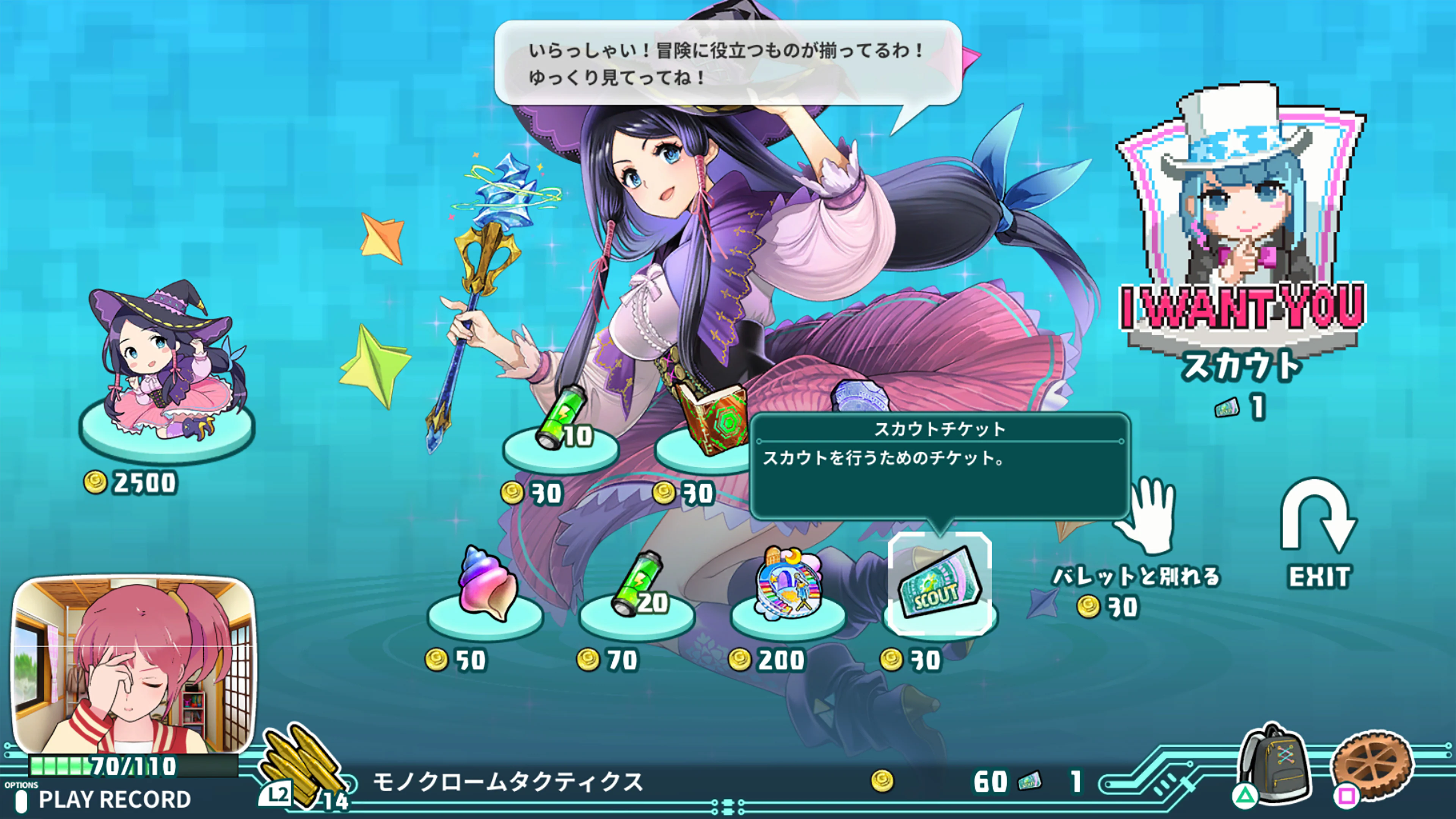1456x819 pixels.
Task: Select the rainbow stage item priced 200
Action: (x=789, y=585)
